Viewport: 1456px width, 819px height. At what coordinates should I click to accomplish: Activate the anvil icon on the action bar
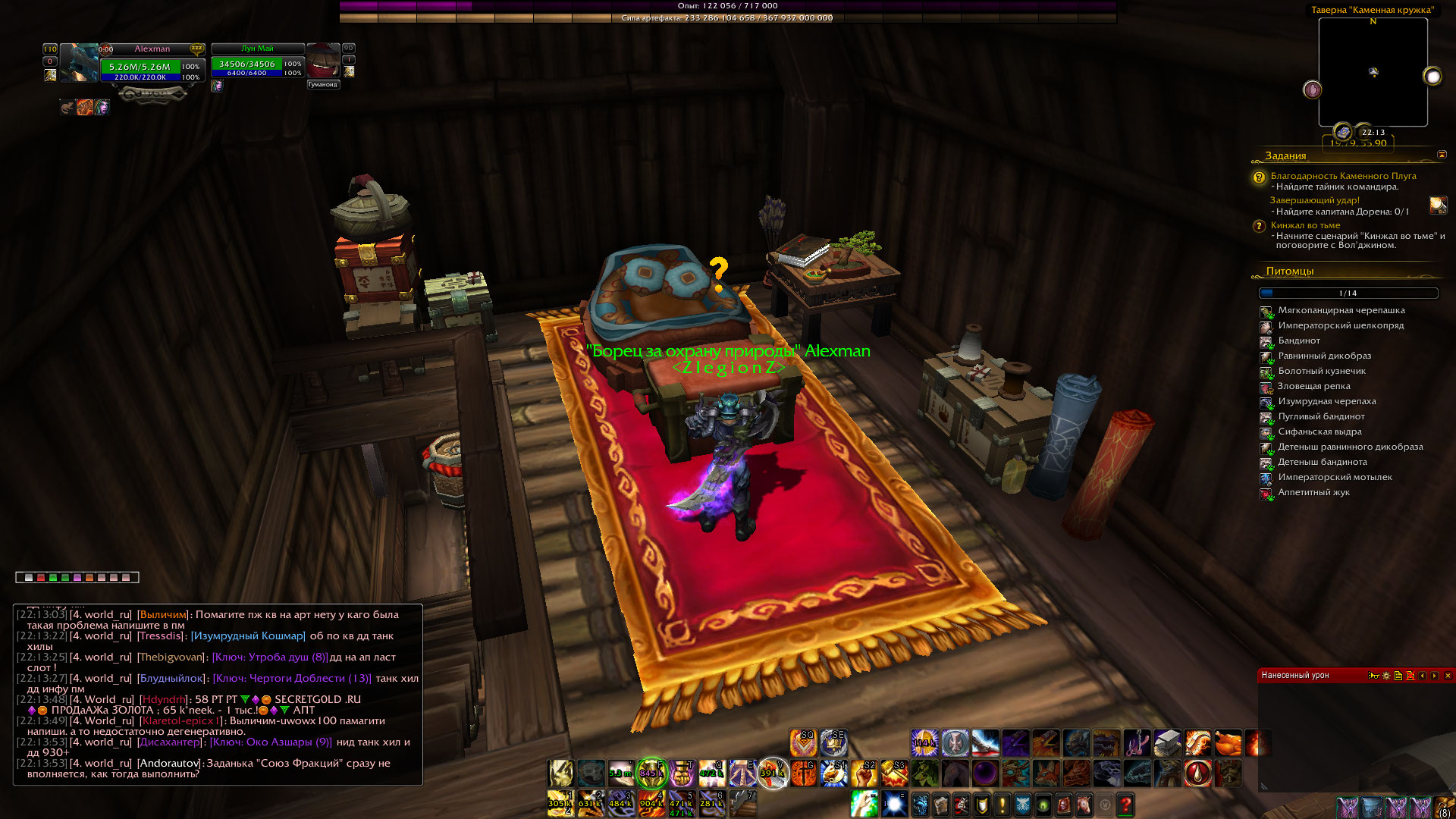click(x=1167, y=743)
